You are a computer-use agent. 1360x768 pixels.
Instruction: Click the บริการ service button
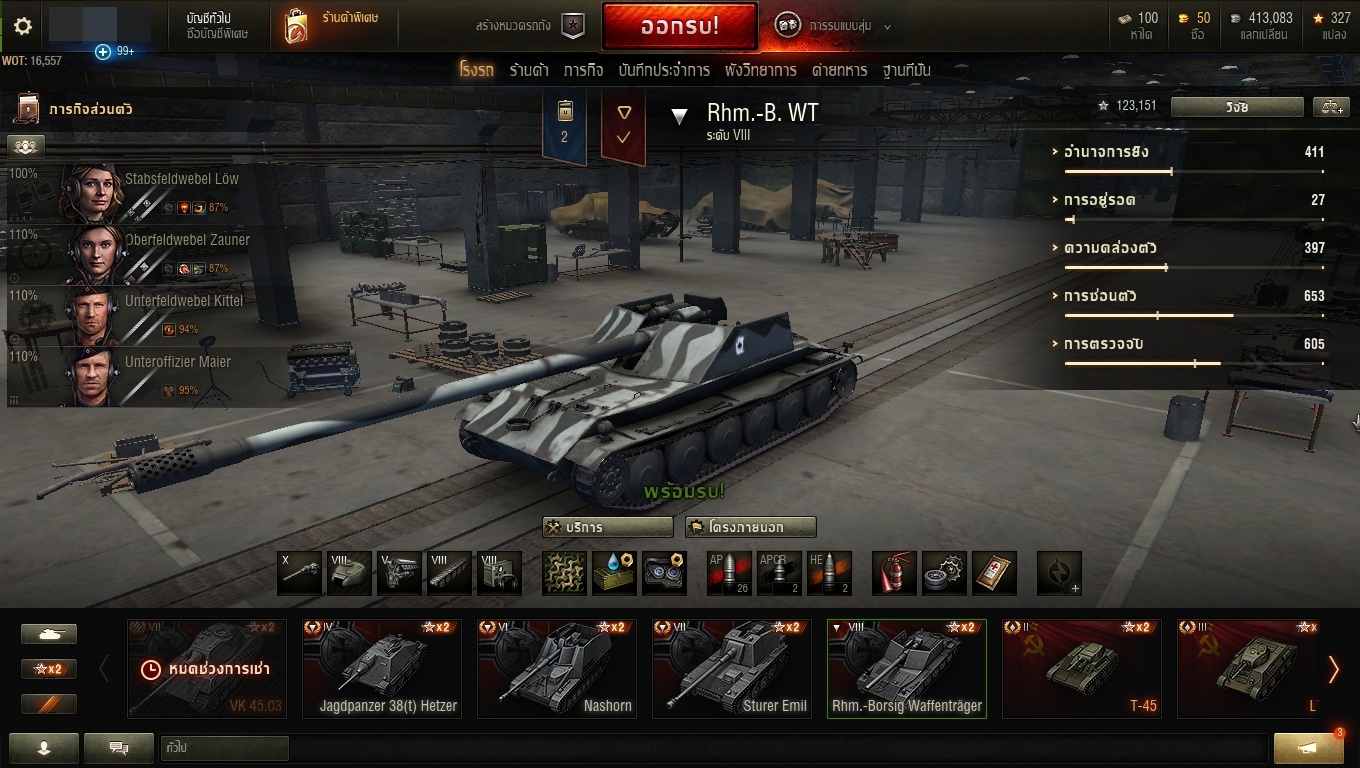pyautogui.click(x=607, y=527)
